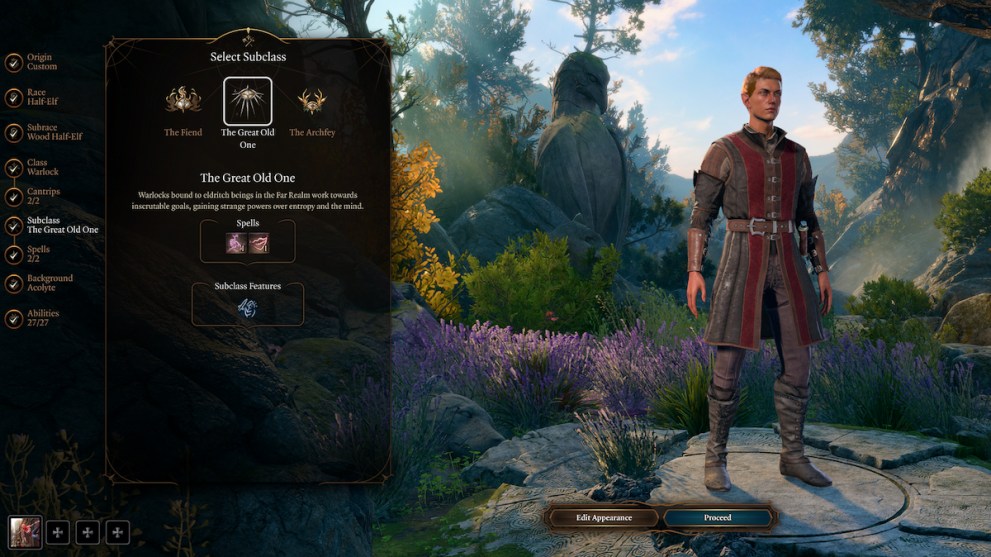Image resolution: width=991 pixels, height=557 pixels.
Task: Open the Background Acolyte step
Action: pos(47,283)
